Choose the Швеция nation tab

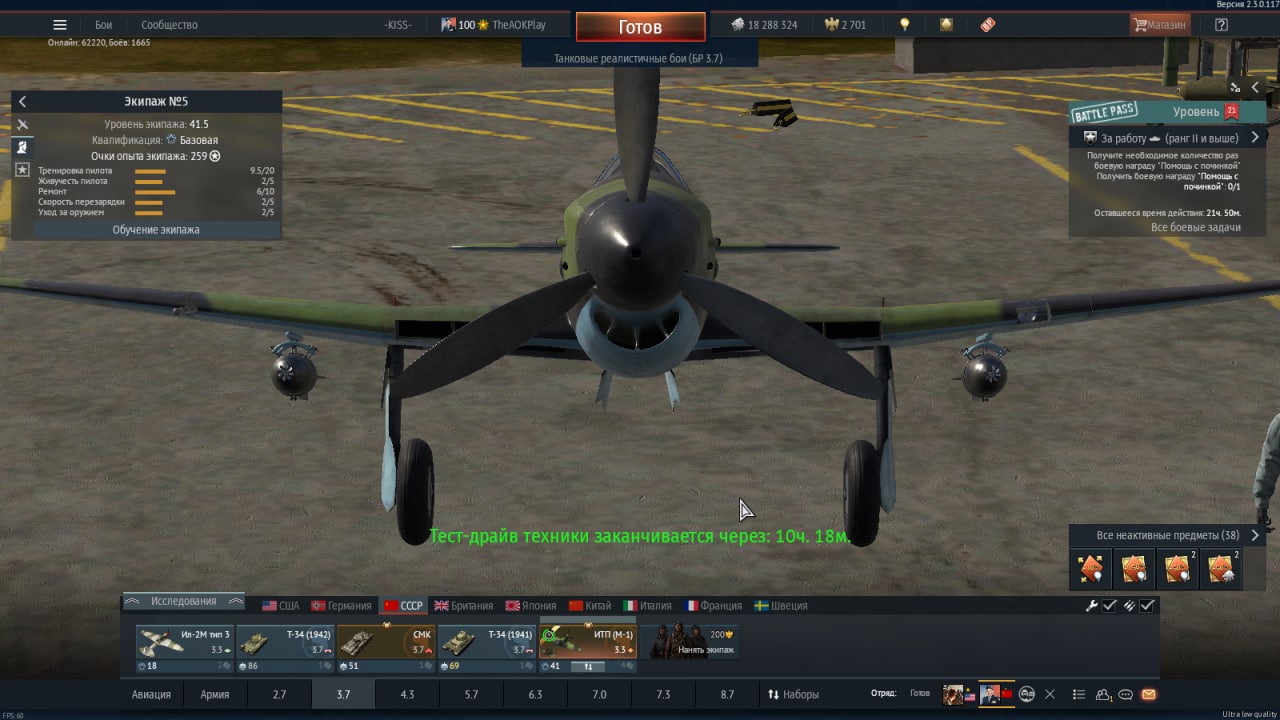point(781,606)
